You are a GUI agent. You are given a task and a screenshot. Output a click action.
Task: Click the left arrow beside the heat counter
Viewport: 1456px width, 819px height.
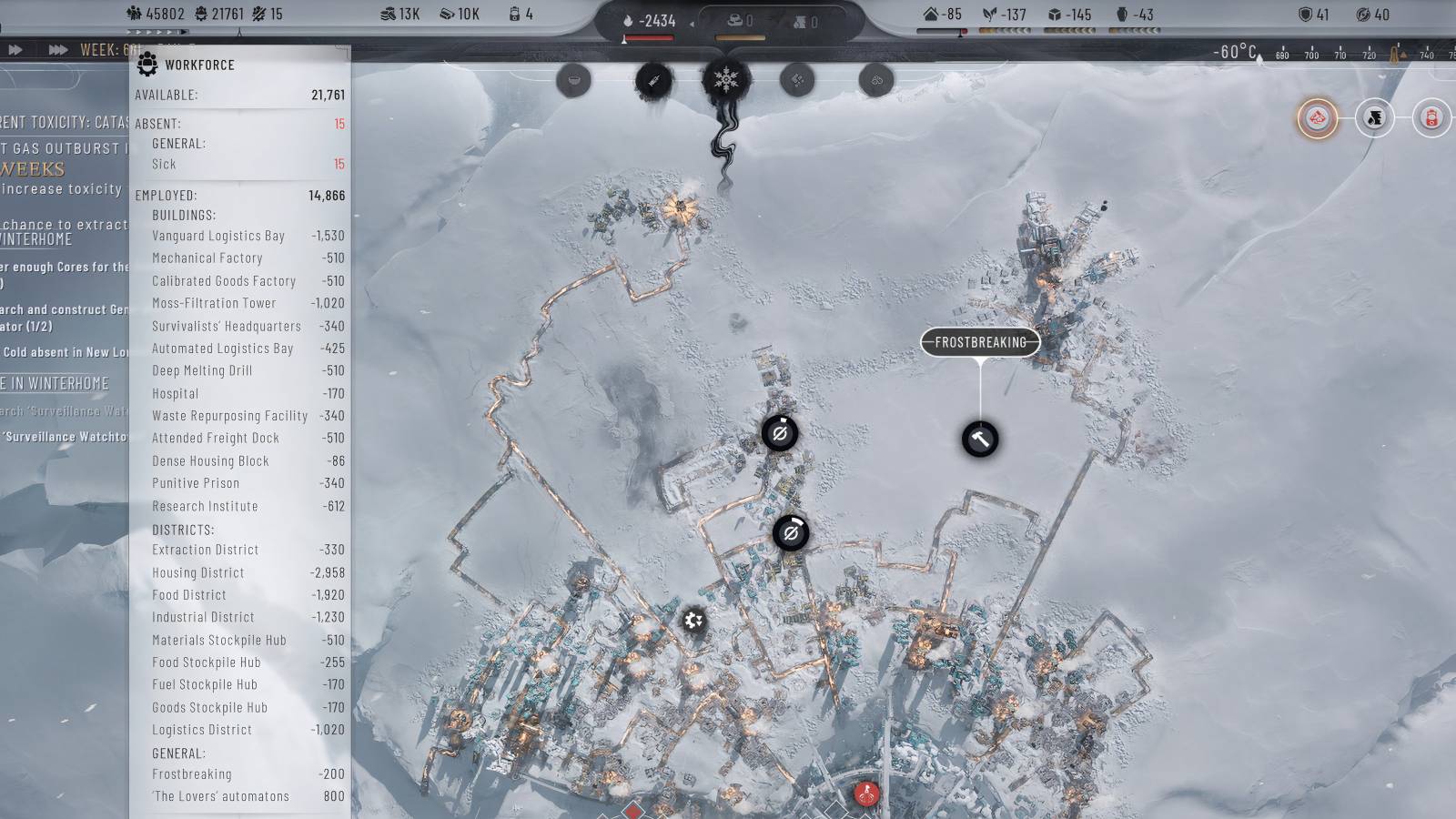(692, 25)
